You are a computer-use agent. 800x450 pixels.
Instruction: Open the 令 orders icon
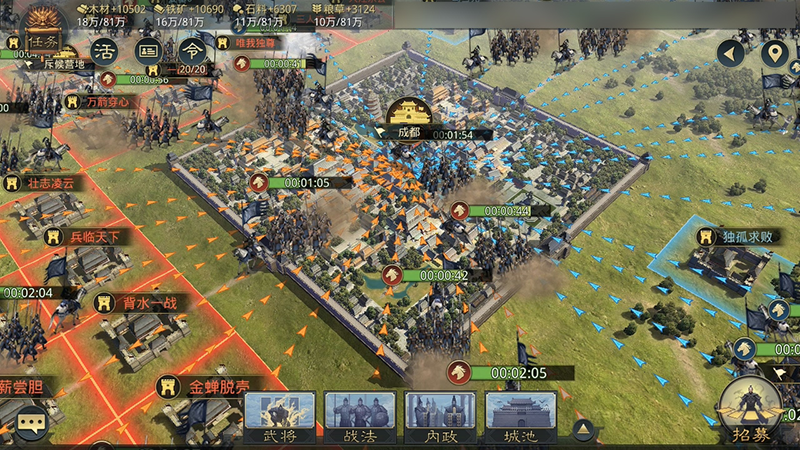[191, 50]
